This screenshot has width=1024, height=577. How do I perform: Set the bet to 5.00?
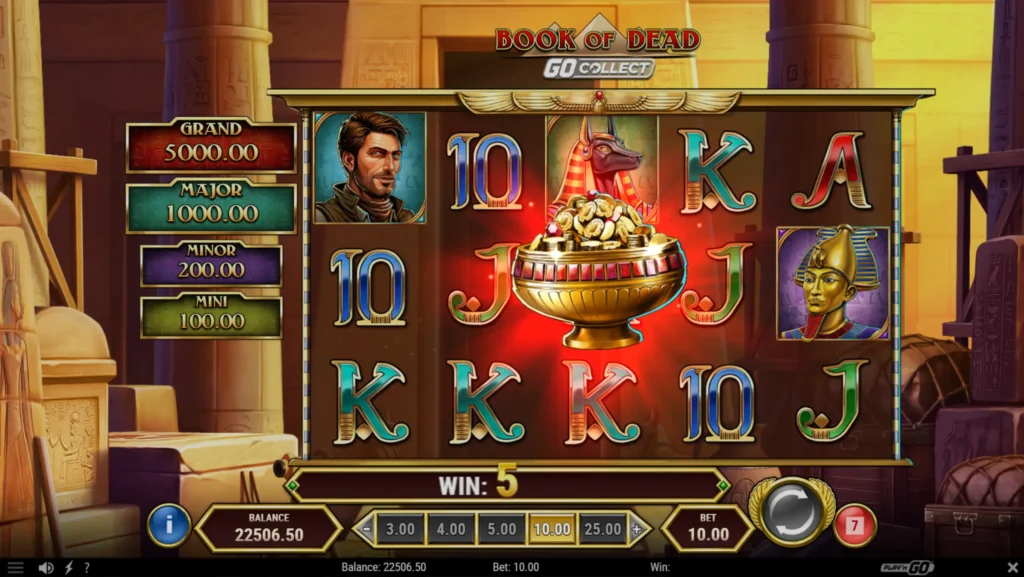click(x=502, y=528)
